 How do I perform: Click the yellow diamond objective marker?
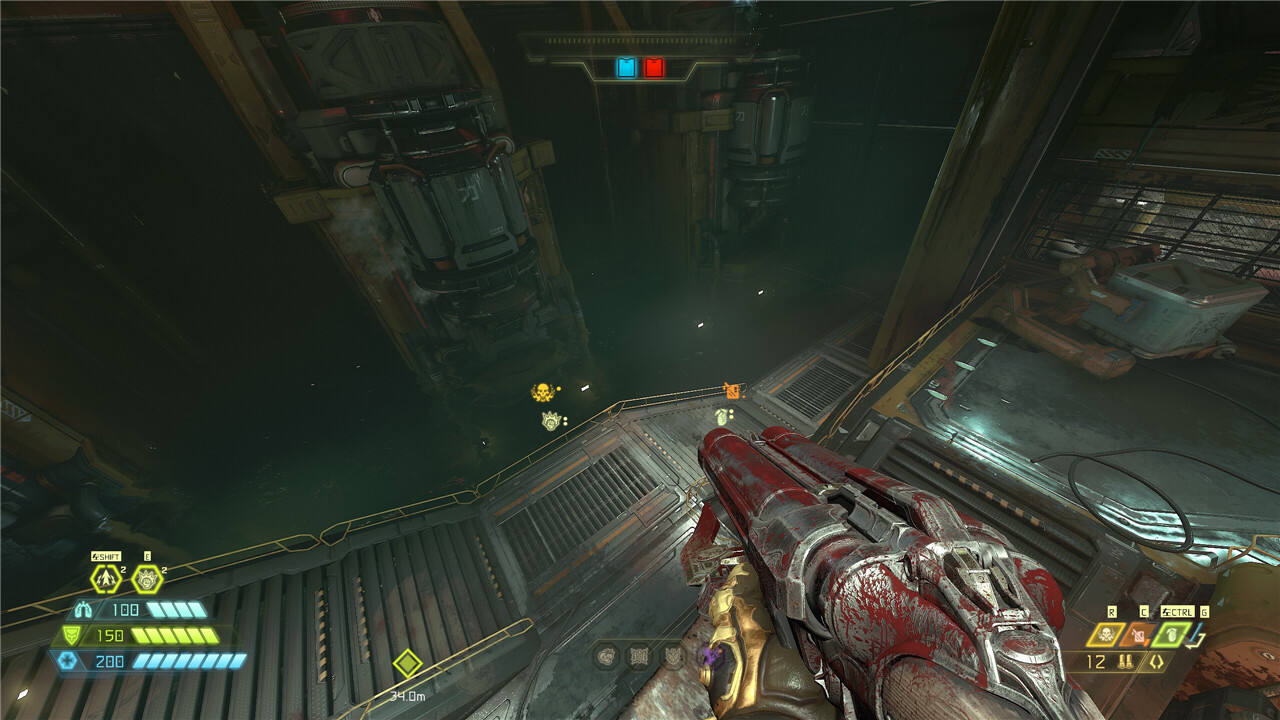pyautogui.click(x=407, y=663)
